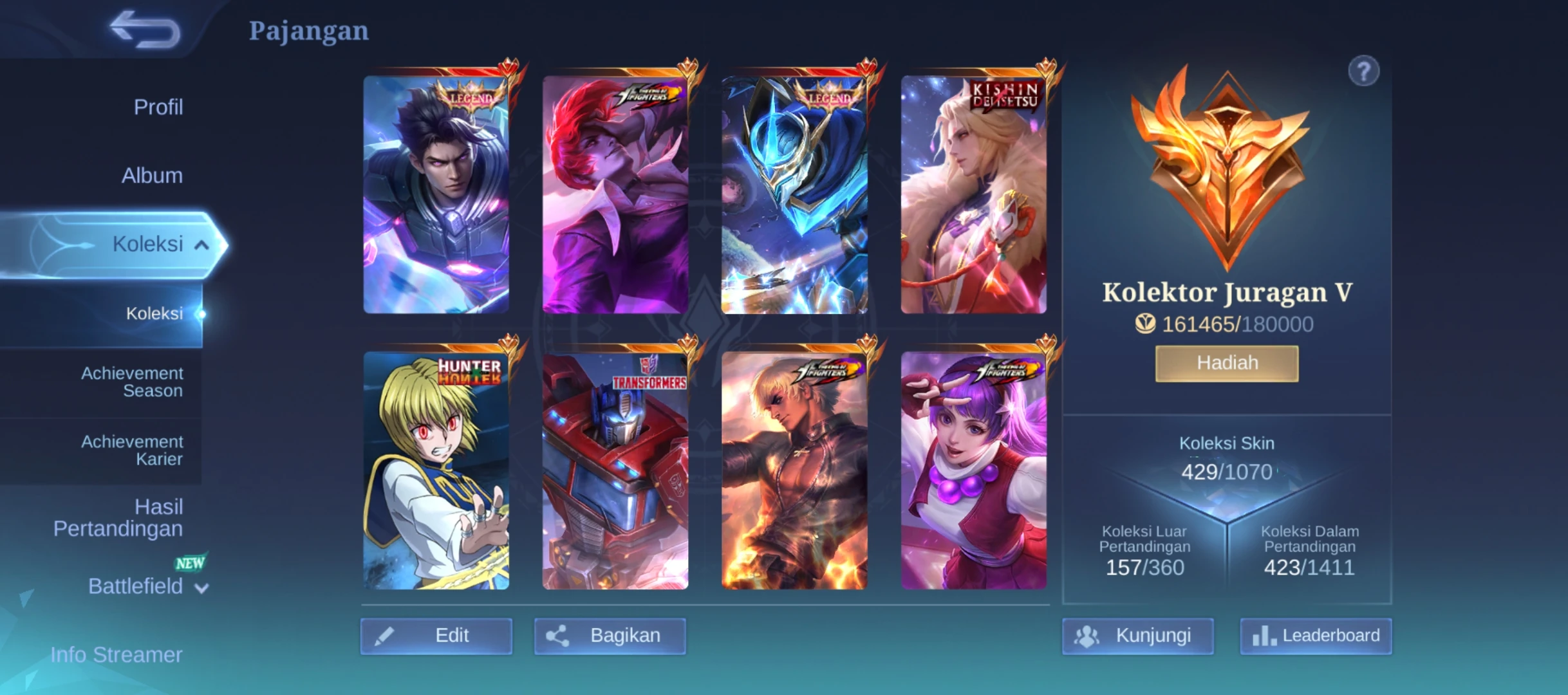Expand the Battlefield section
This screenshot has height=695, width=1568.
(x=147, y=586)
